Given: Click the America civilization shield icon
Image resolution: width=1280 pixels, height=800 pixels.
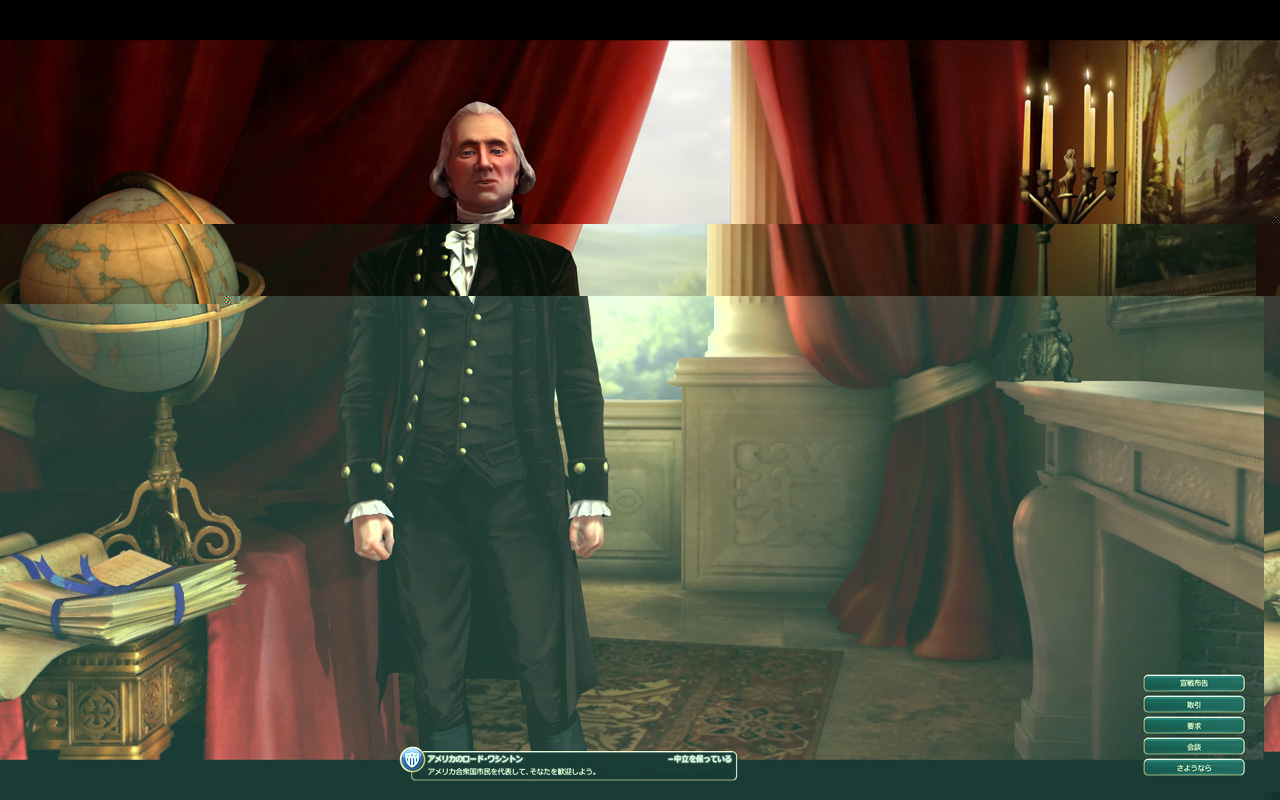Looking at the screenshot, I should (x=412, y=760).
